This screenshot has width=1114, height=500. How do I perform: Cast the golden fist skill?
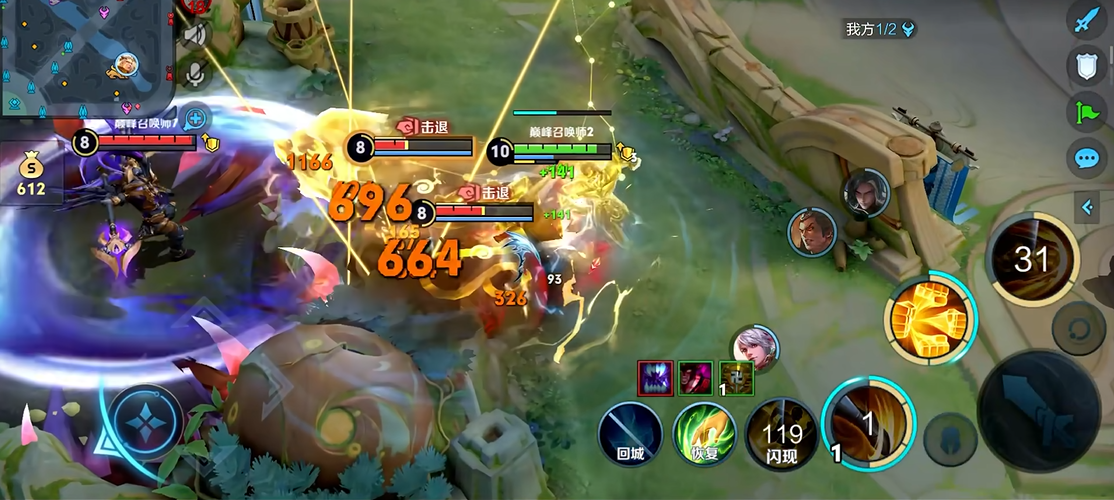click(x=930, y=320)
